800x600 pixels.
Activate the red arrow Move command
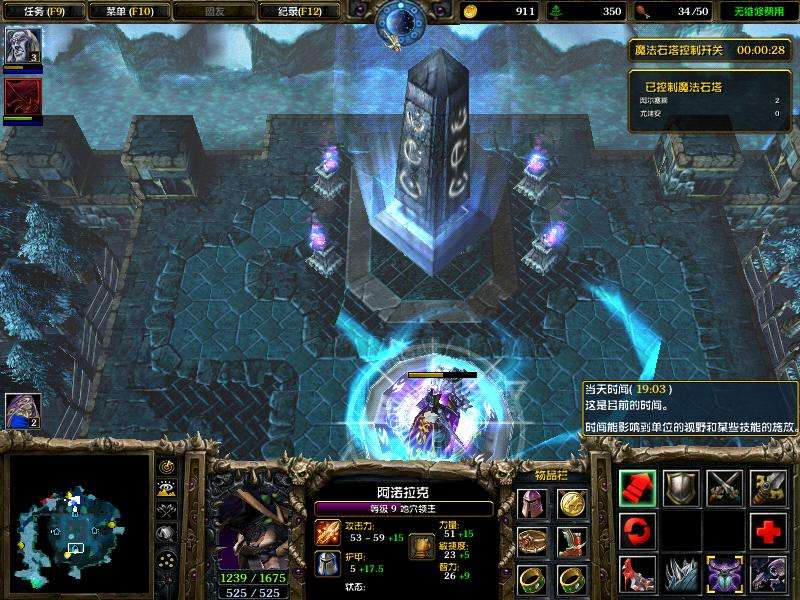click(x=638, y=488)
